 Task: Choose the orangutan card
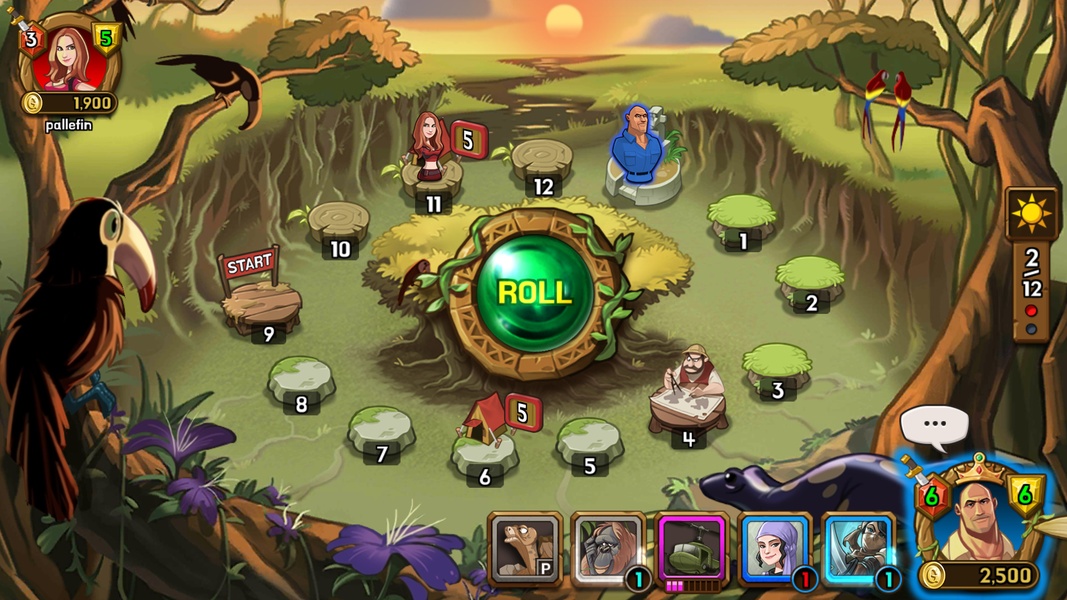click(x=607, y=549)
